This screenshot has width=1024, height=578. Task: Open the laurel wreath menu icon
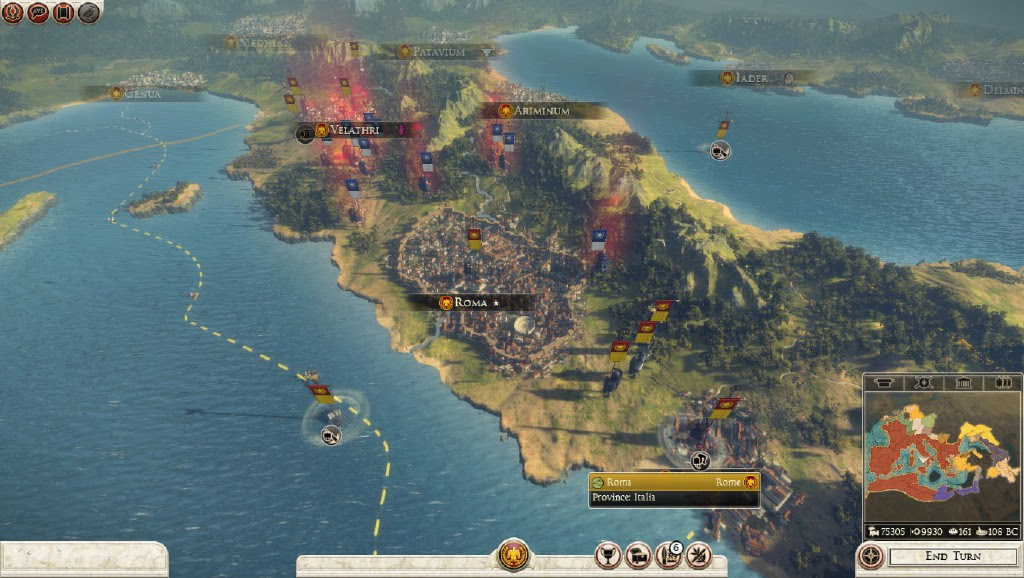13,13
